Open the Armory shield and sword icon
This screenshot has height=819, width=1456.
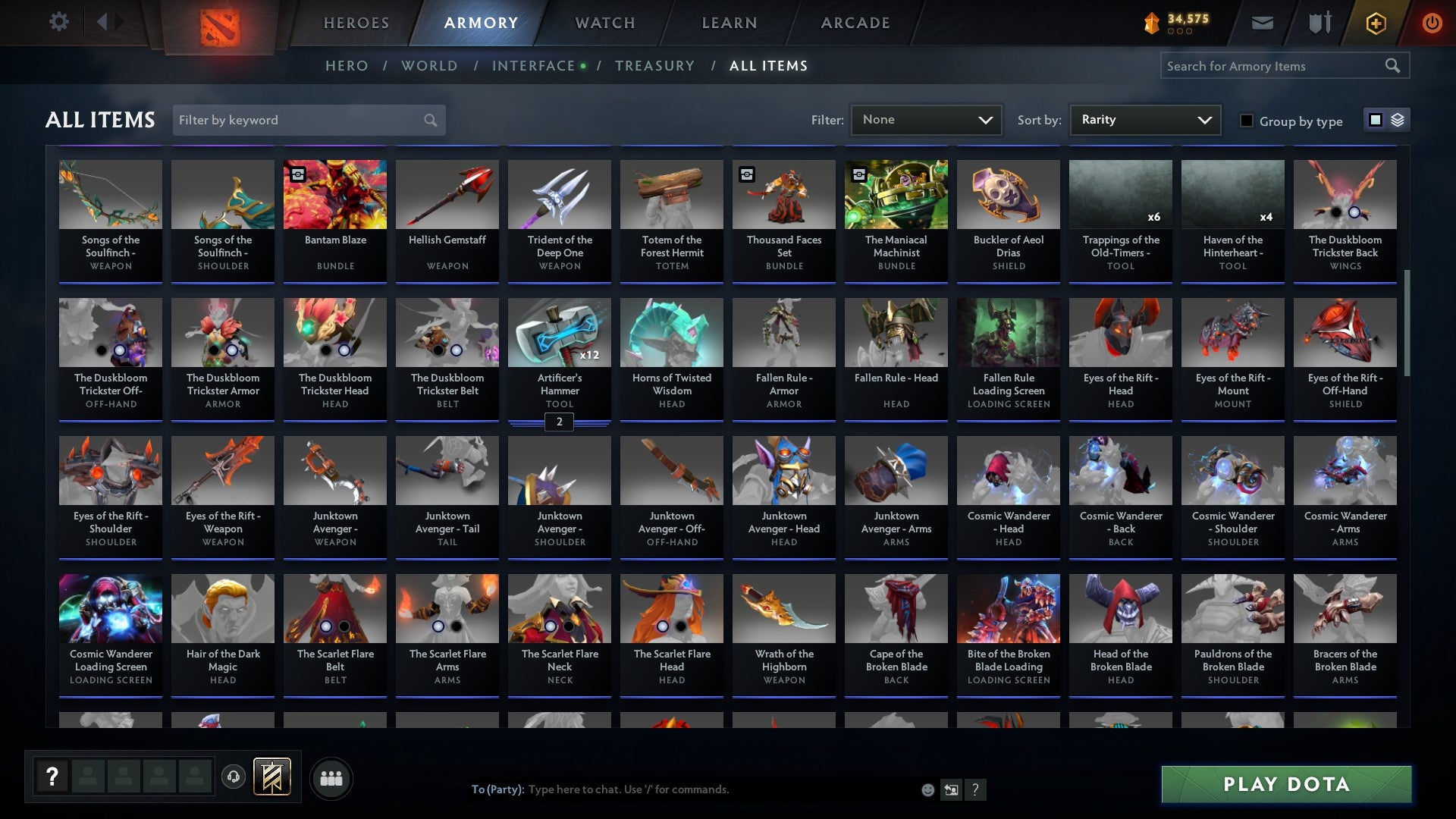point(1319,23)
